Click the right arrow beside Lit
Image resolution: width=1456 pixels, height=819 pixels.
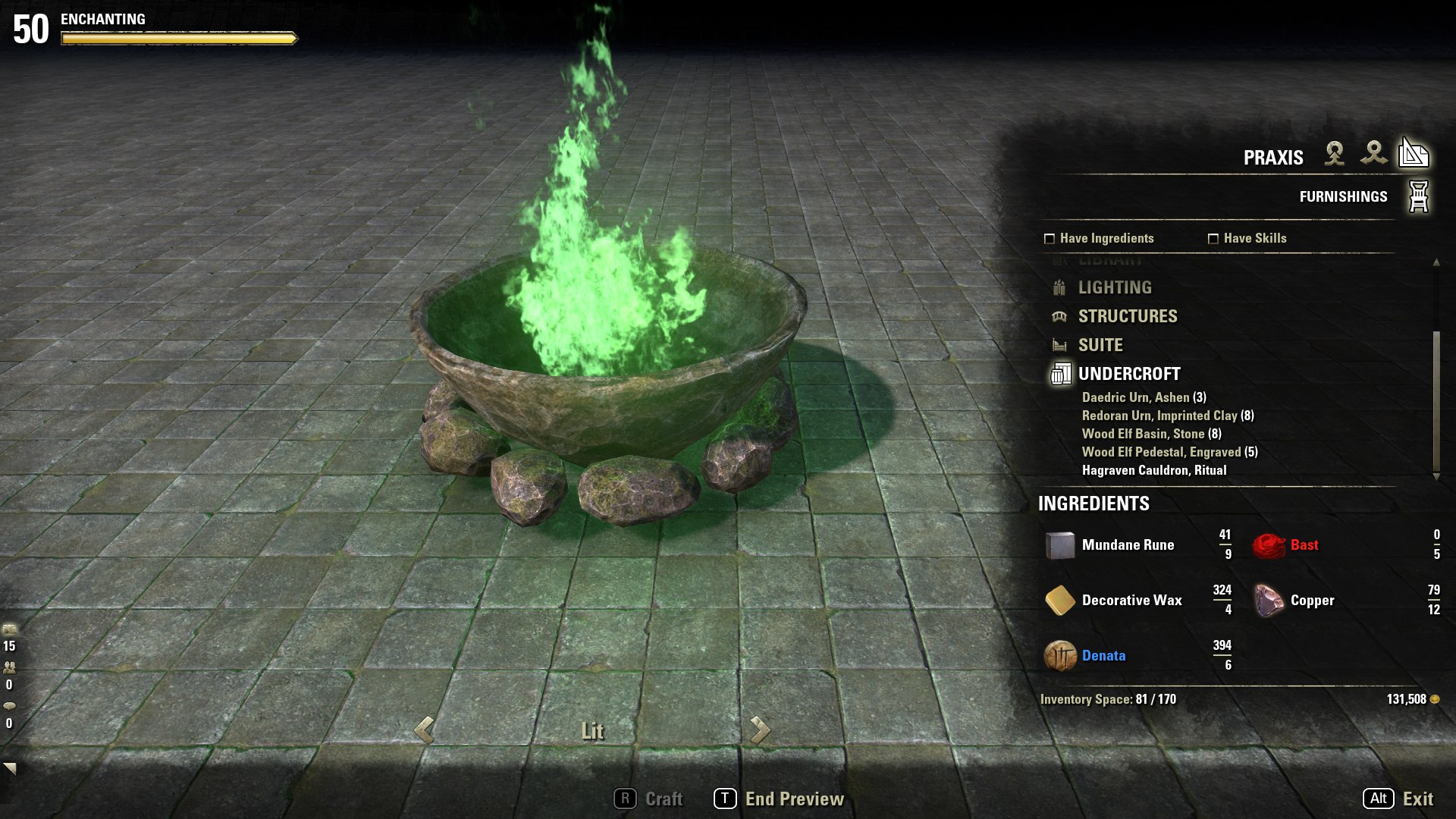[760, 731]
